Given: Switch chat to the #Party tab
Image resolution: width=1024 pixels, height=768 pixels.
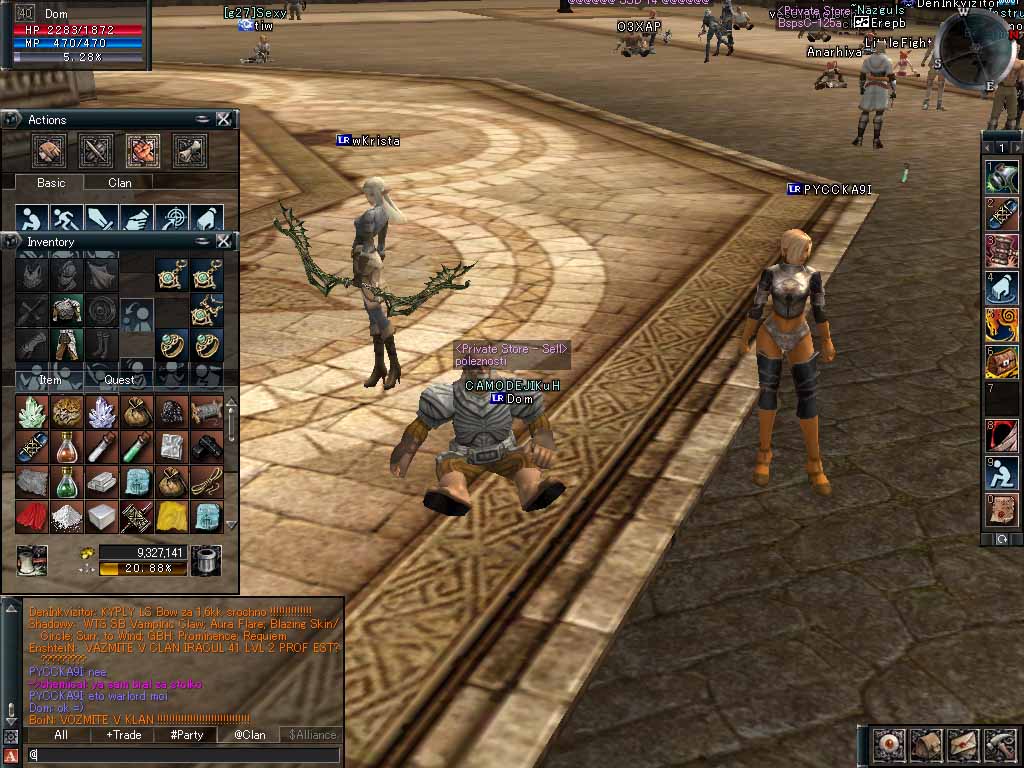Looking at the screenshot, I should (x=187, y=735).
